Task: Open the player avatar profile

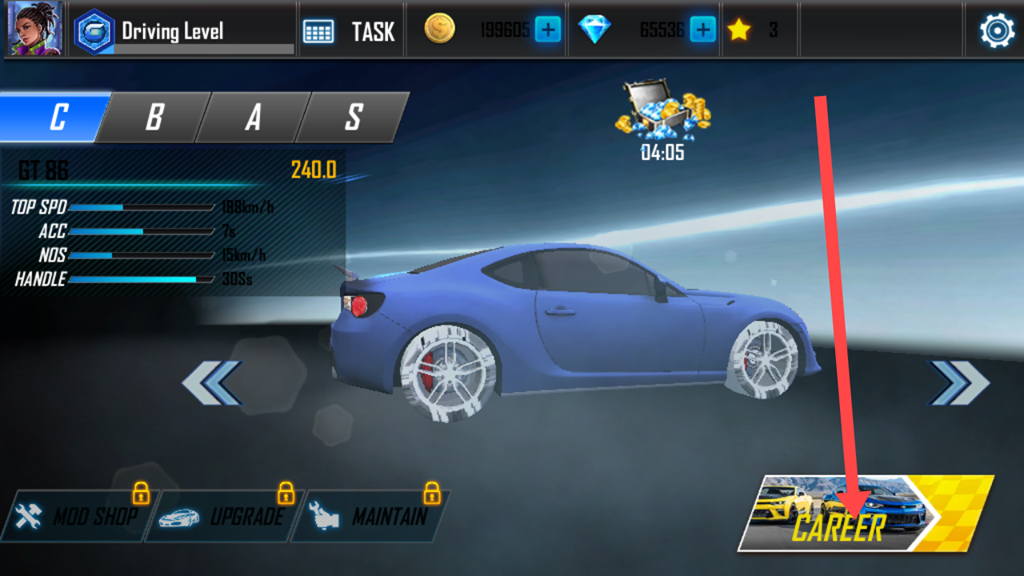Action: click(x=35, y=29)
